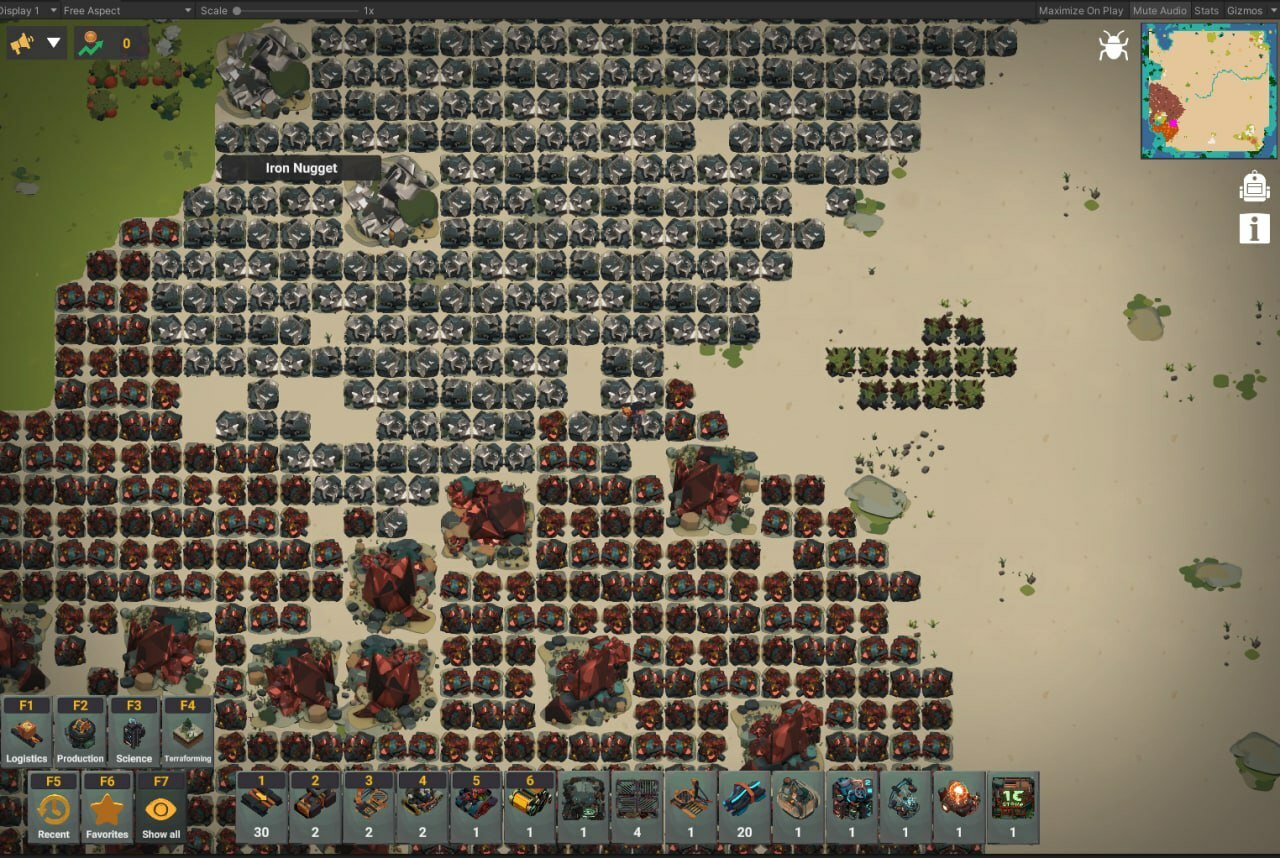Open the Logistics build category
1280x858 pixels.
coord(26,732)
